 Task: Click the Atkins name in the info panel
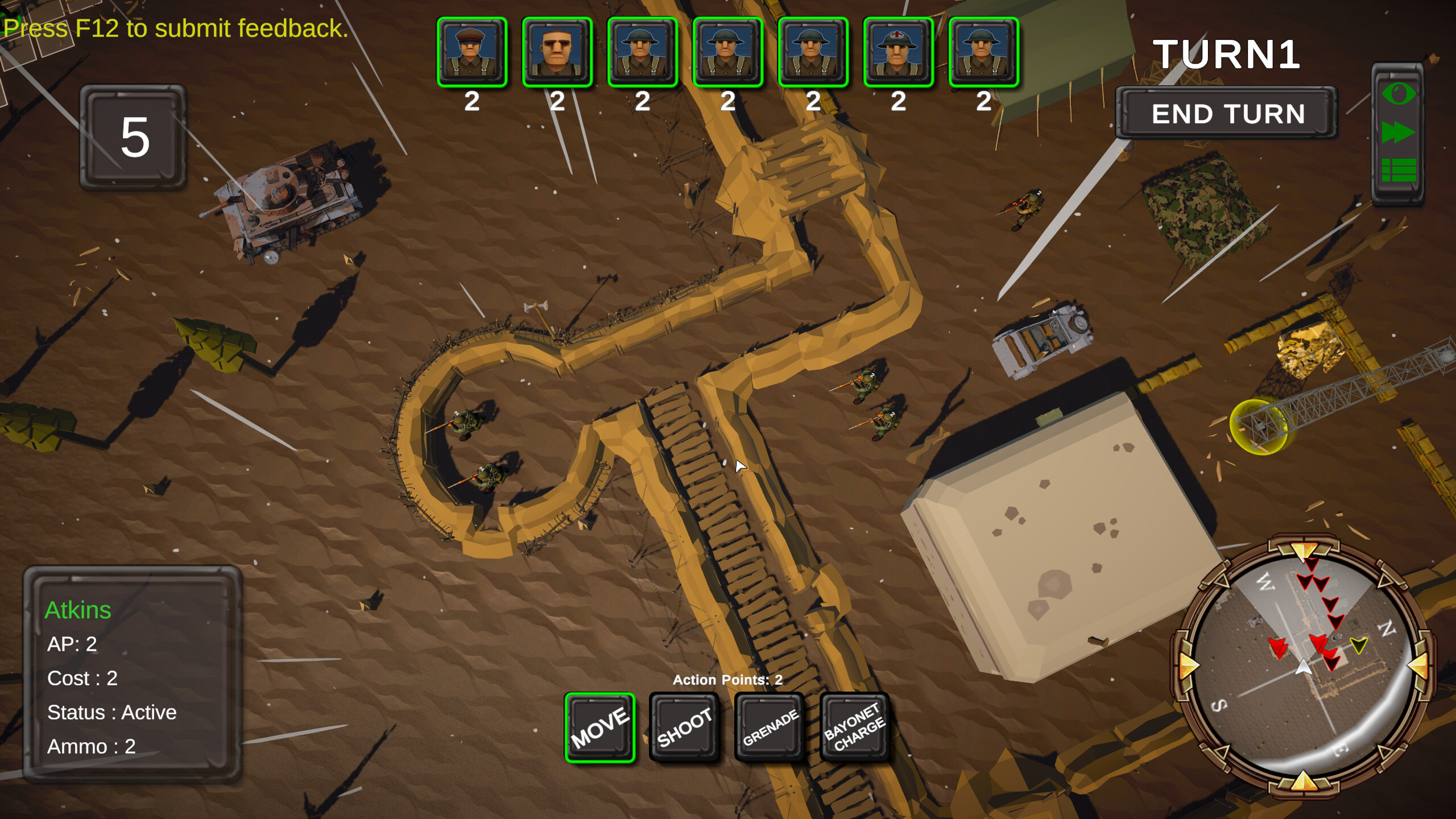coord(78,610)
